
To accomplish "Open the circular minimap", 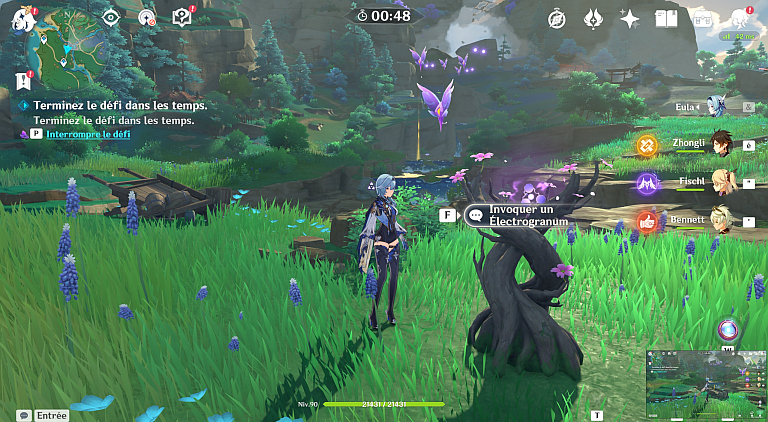I will 66,44.
